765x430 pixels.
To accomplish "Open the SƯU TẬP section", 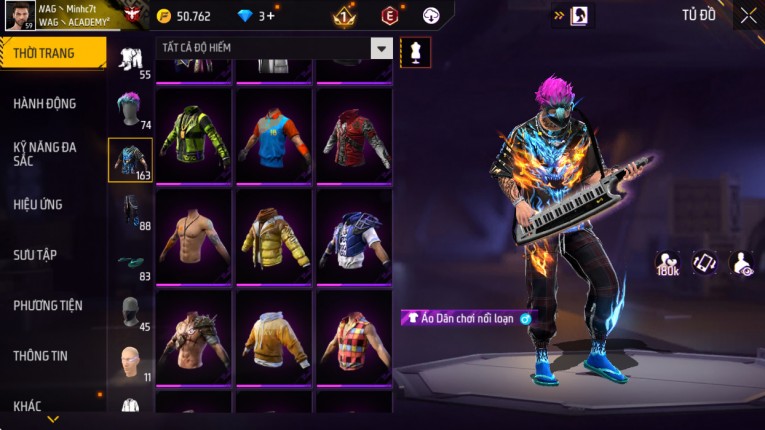I will 35,255.
